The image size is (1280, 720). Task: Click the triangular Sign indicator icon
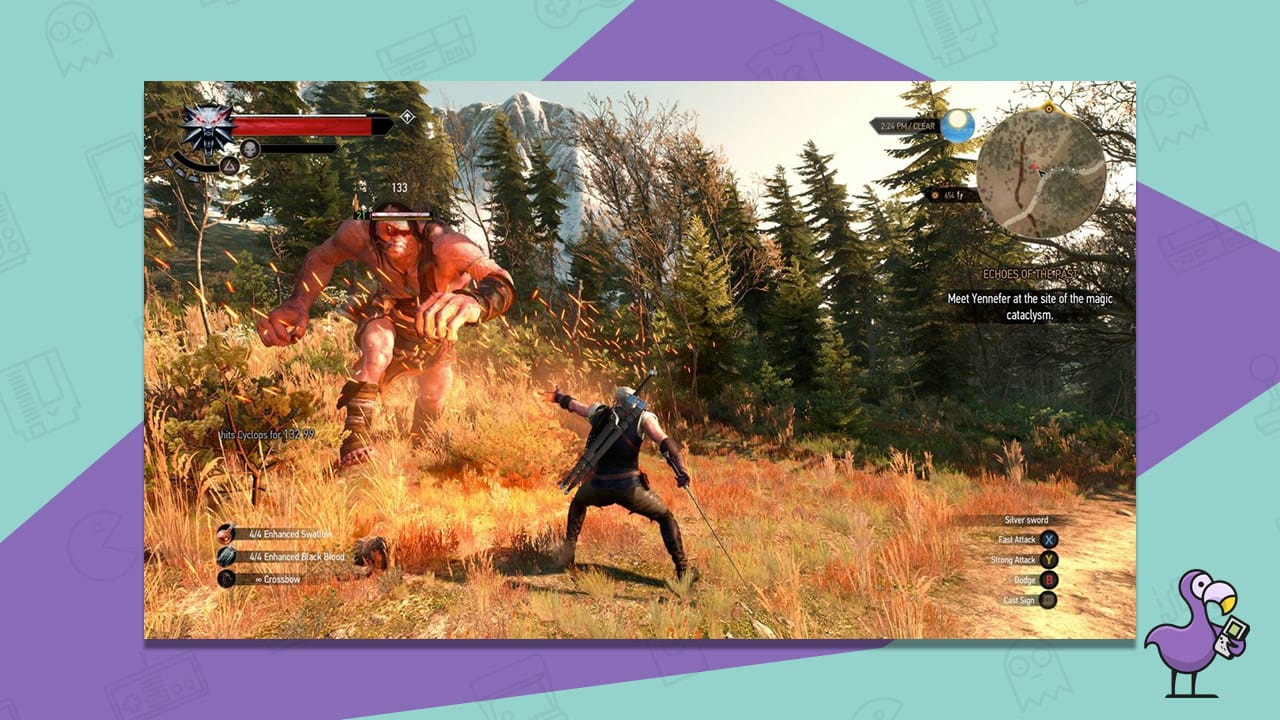(x=229, y=168)
